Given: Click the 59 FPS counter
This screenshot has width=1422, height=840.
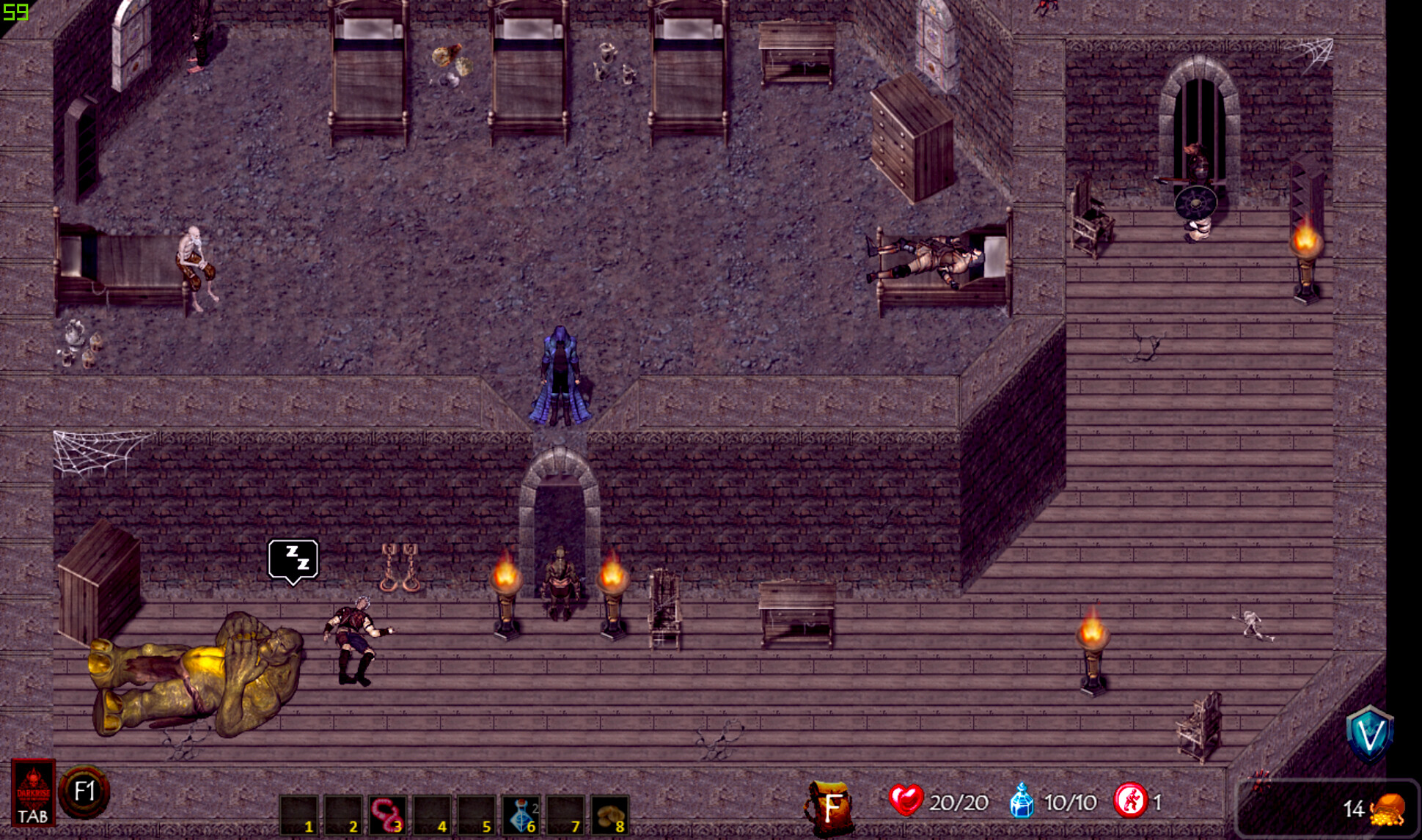Looking at the screenshot, I should 15,12.
